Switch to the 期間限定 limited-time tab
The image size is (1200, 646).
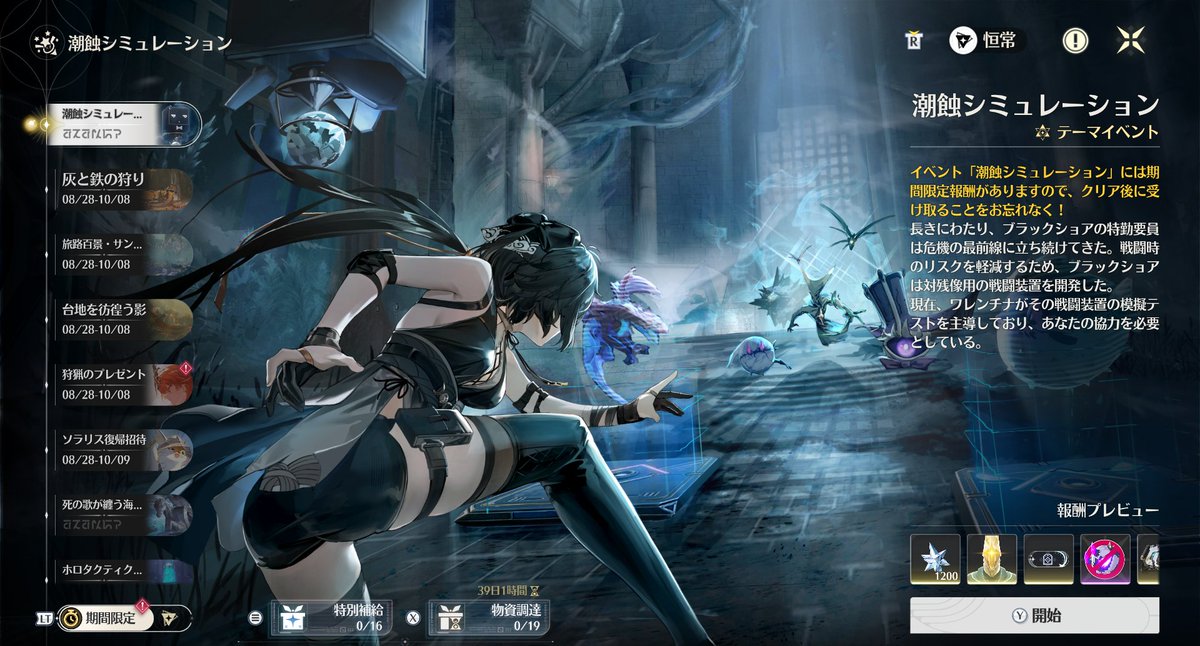pyautogui.click(x=105, y=617)
